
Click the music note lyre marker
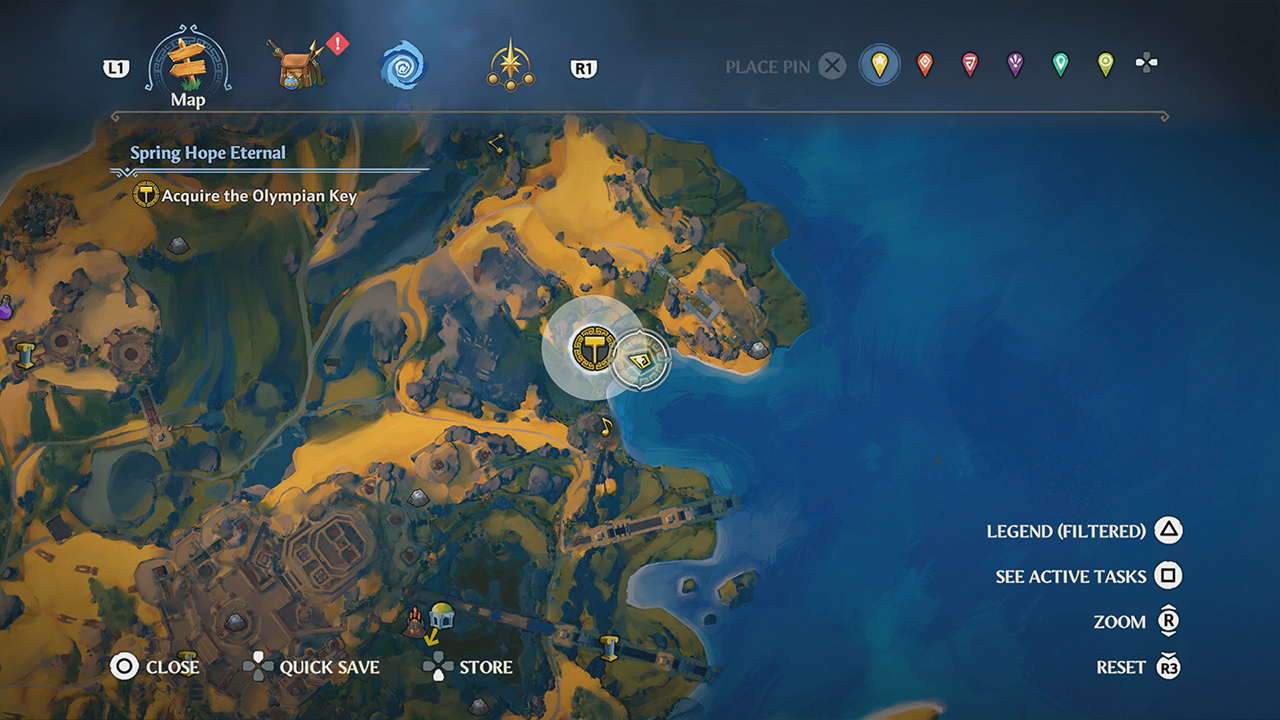pyautogui.click(x=605, y=427)
